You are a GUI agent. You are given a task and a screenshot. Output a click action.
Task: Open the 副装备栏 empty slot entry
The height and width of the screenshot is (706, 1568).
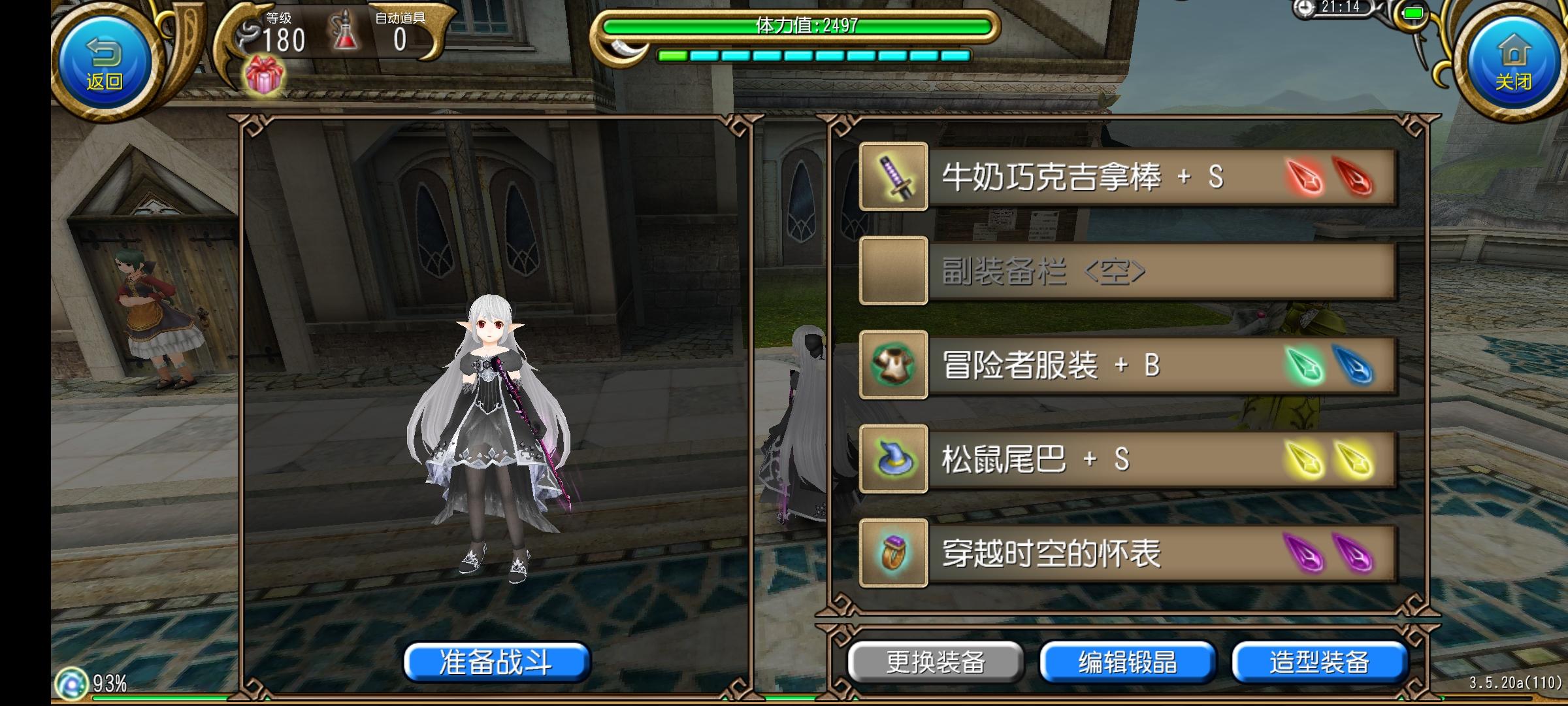click(1111, 273)
